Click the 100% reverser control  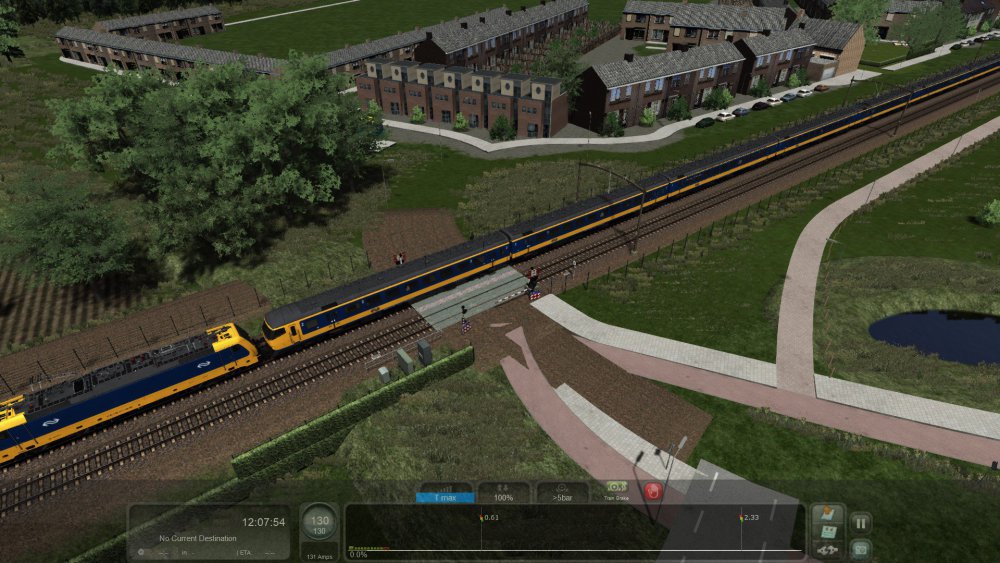tap(503, 491)
